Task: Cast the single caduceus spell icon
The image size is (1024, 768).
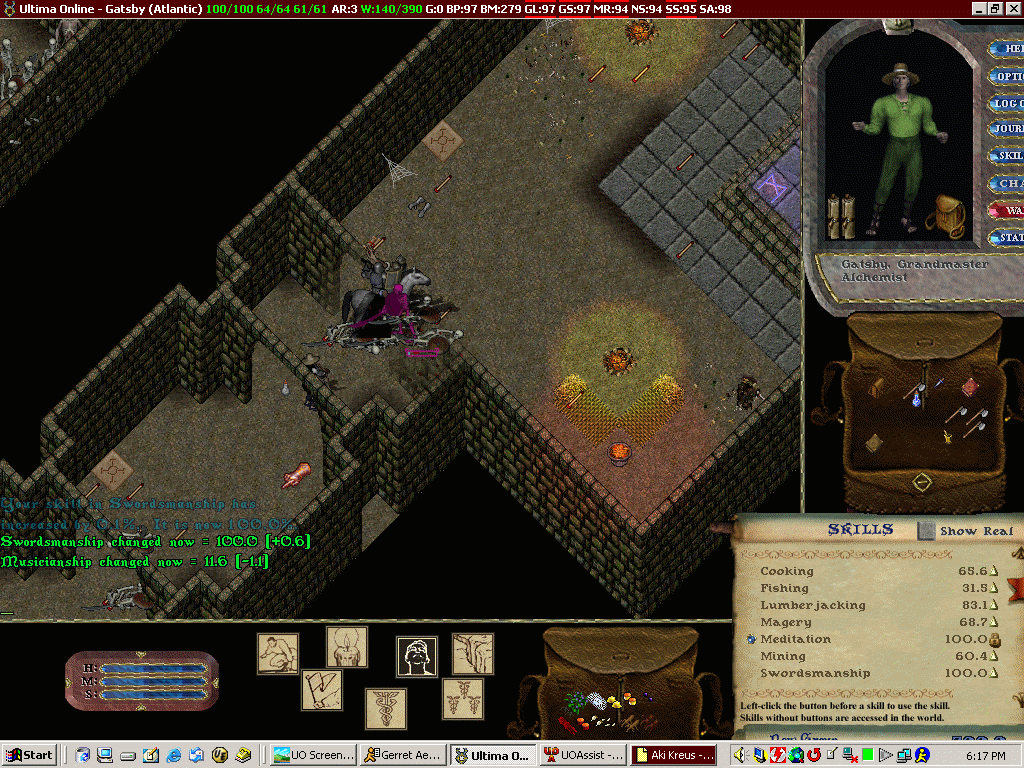Action: click(x=385, y=708)
